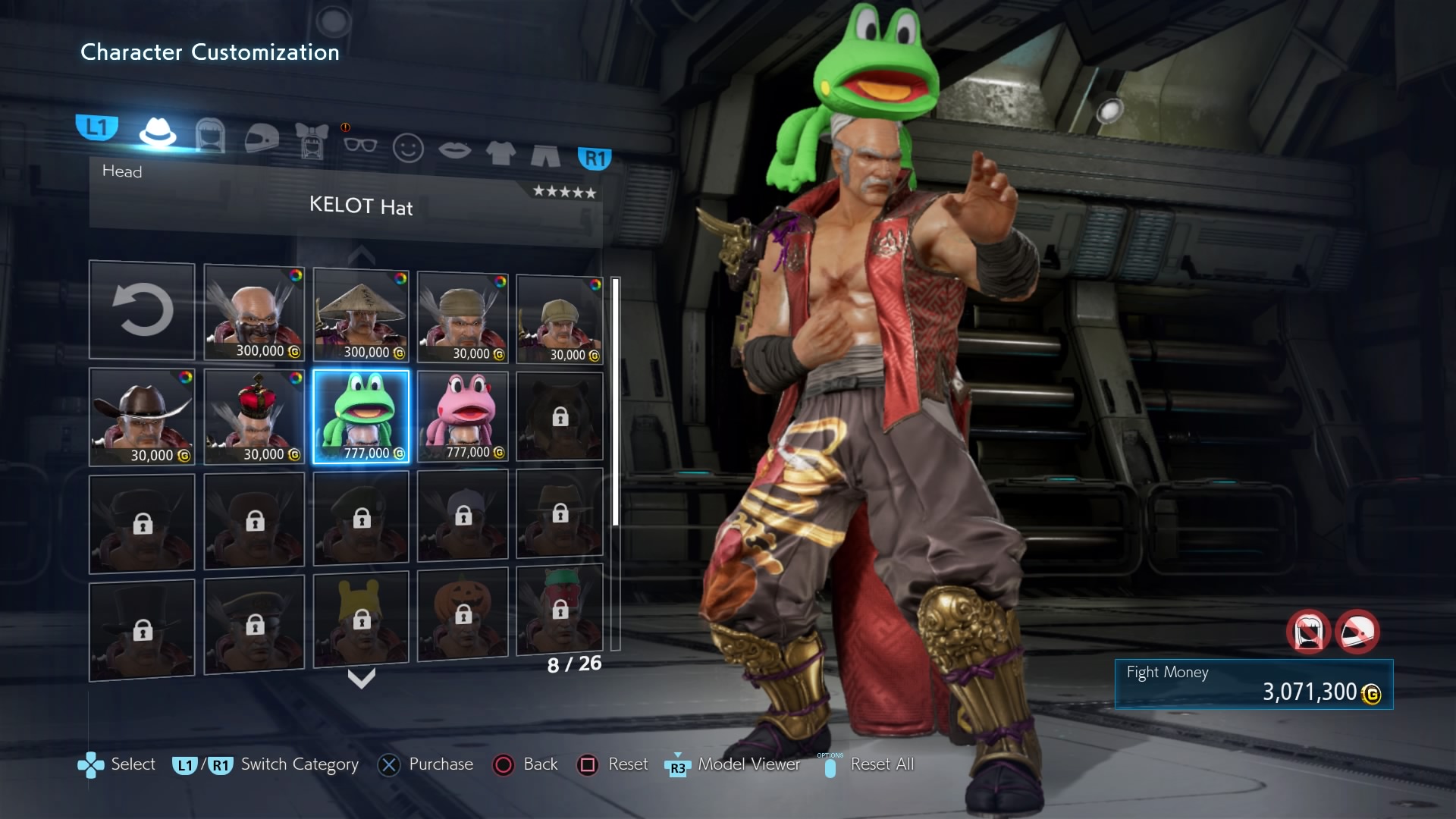Pick the brown cowboy hat item
1456x819 pixels.
pos(142,416)
